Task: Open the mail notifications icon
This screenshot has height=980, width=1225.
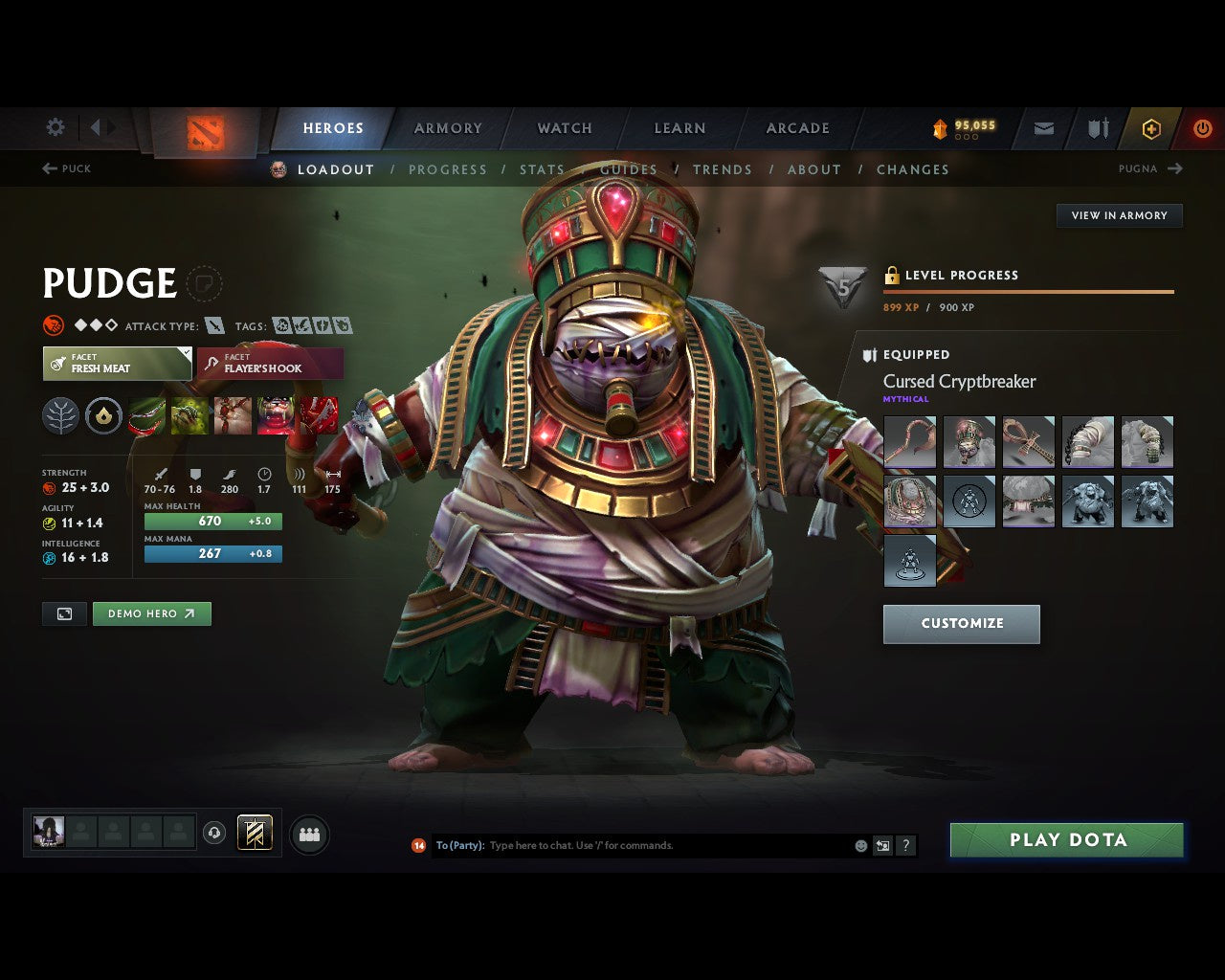Action: [x=1042, y=128]
